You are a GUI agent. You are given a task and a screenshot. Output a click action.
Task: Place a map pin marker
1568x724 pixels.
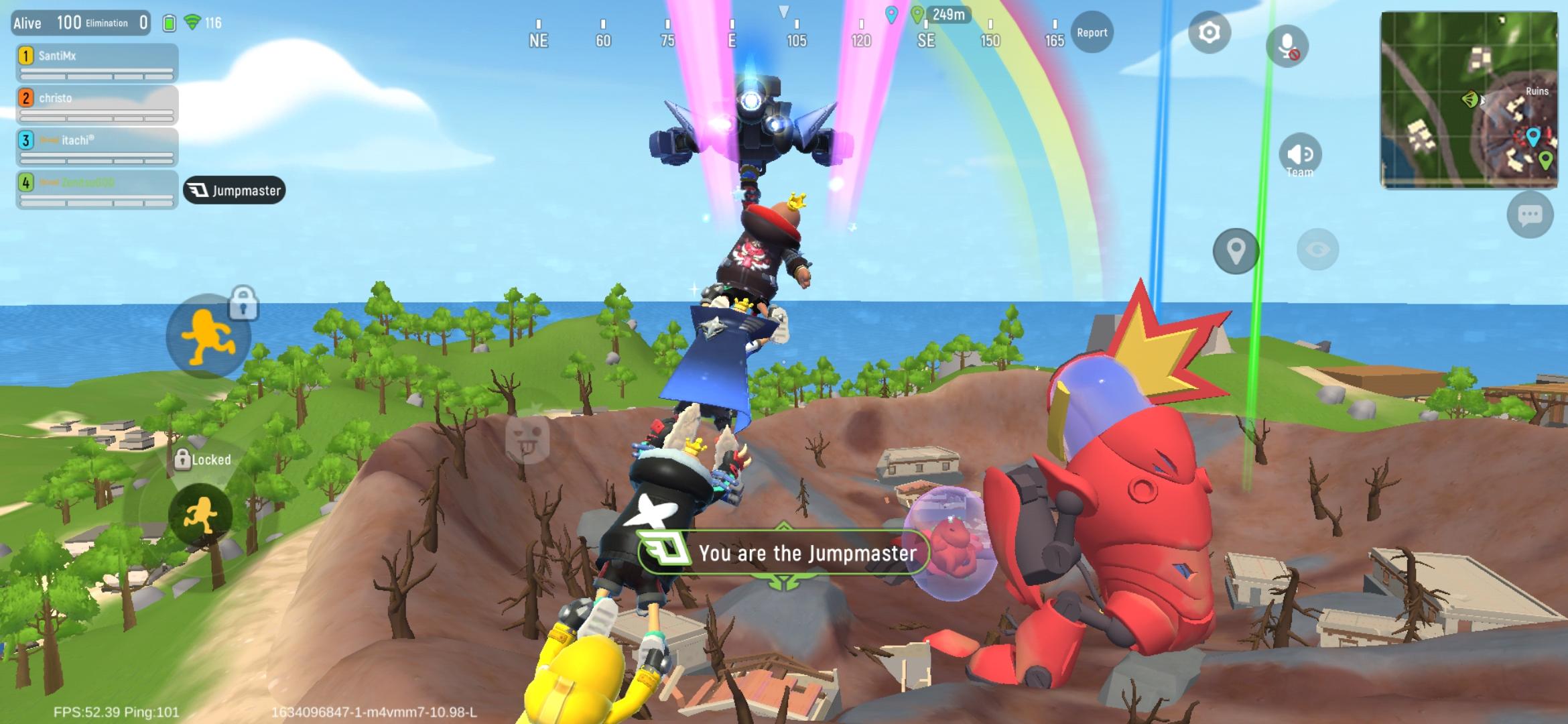[1236, 251]
